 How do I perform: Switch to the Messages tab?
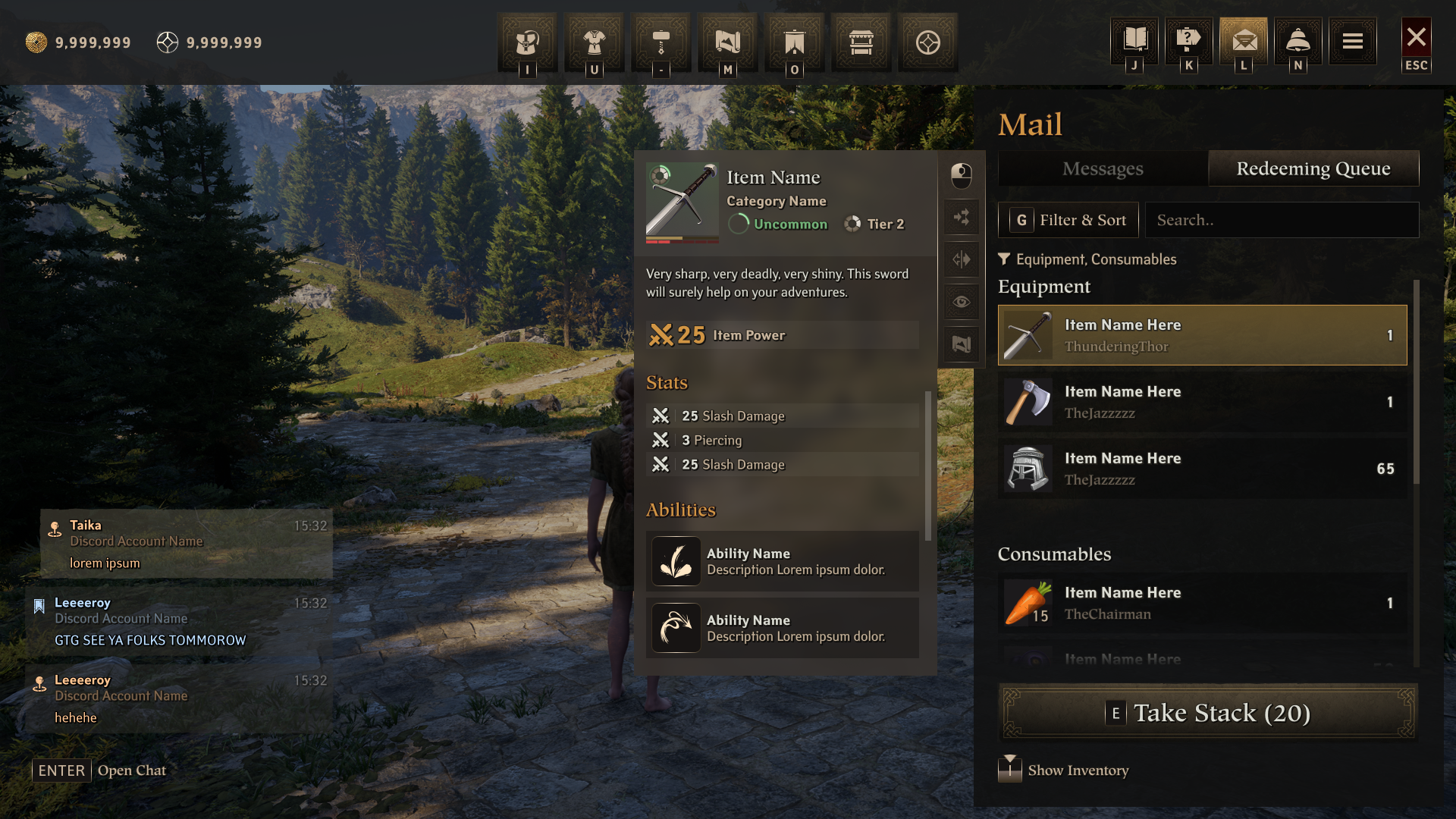point(1102,168)
